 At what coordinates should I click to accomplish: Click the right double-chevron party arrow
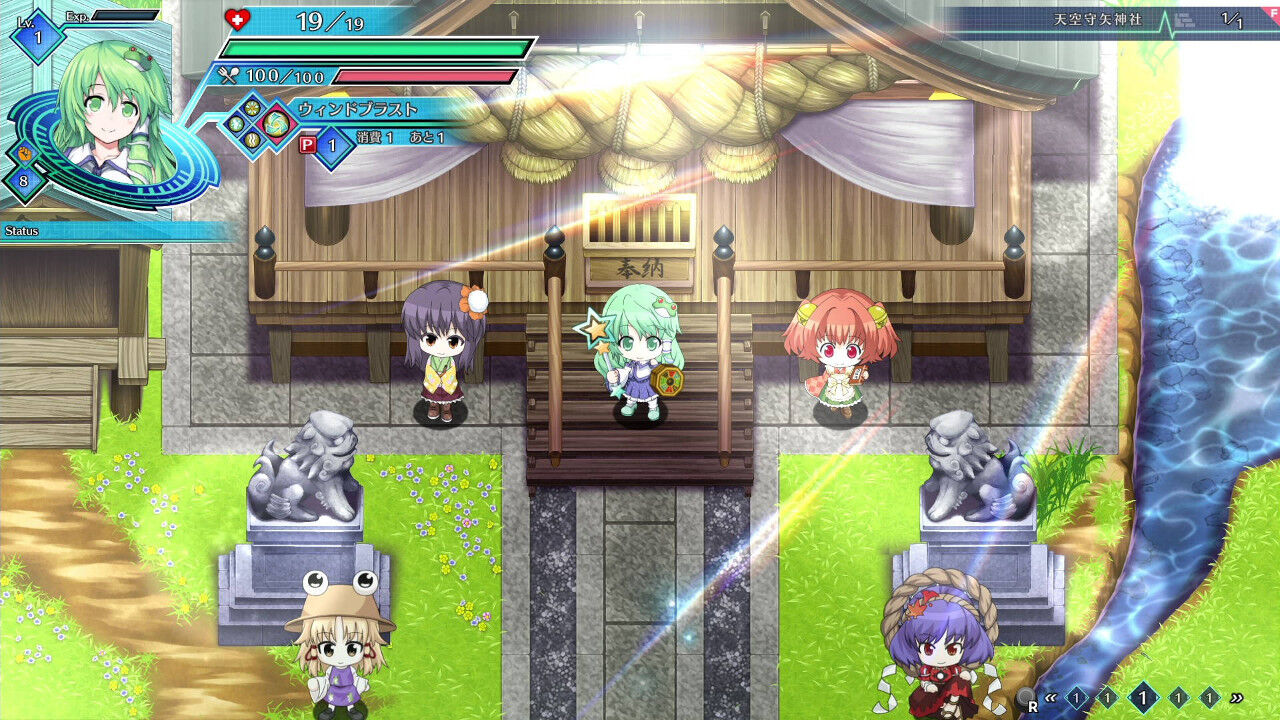[x=1237, y=698]
